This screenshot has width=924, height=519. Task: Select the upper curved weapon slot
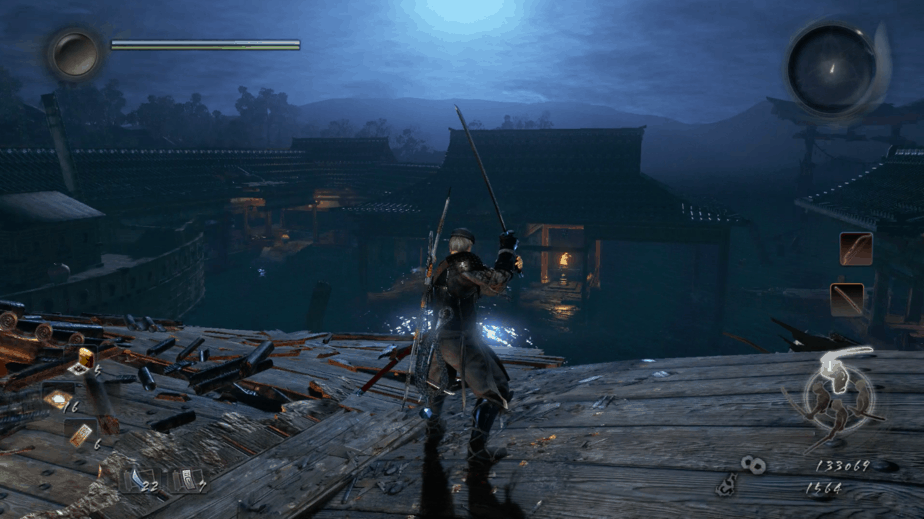tap(855, 249)
